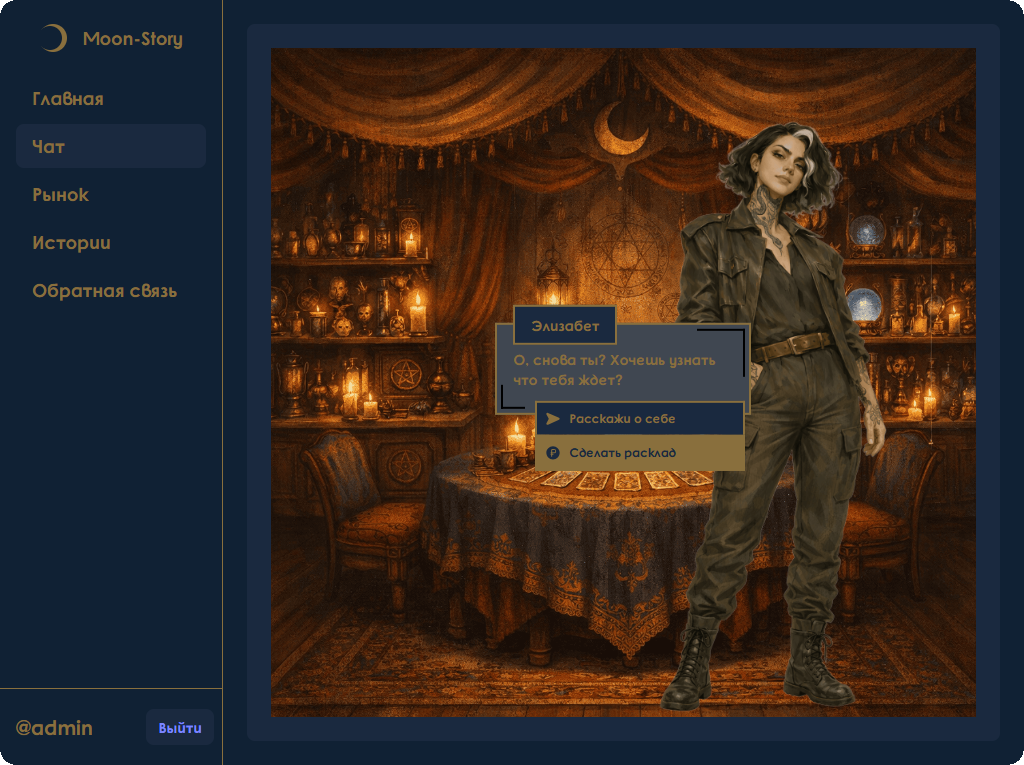Choose the reply "Расскажи о себе"

[640, 419]
